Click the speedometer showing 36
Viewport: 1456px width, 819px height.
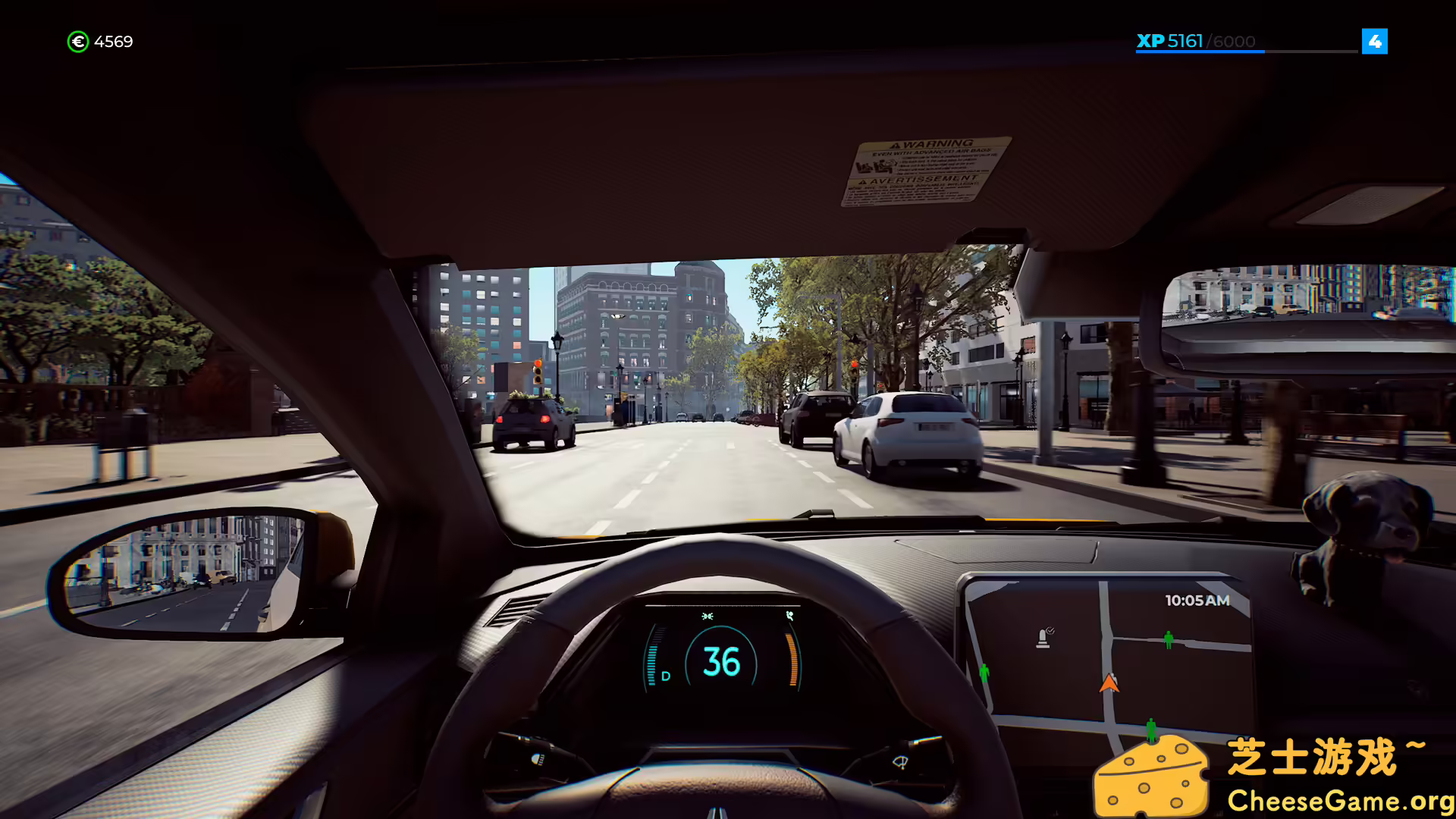click(721, 662)
